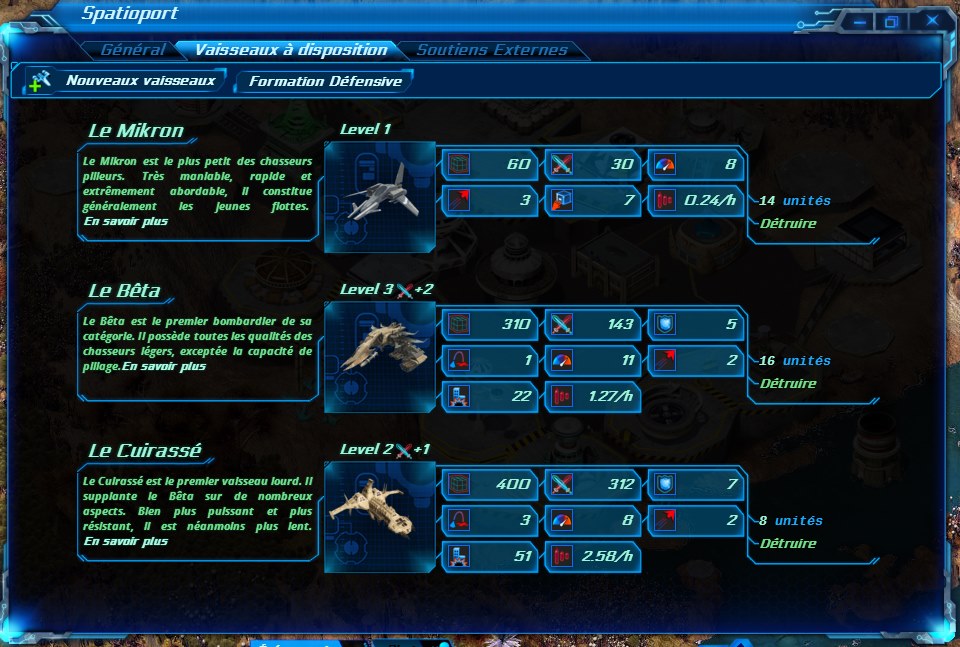Open the Nouveaux vaisseaux section
This screenshot has height=647, width=960.
point(140,81)
